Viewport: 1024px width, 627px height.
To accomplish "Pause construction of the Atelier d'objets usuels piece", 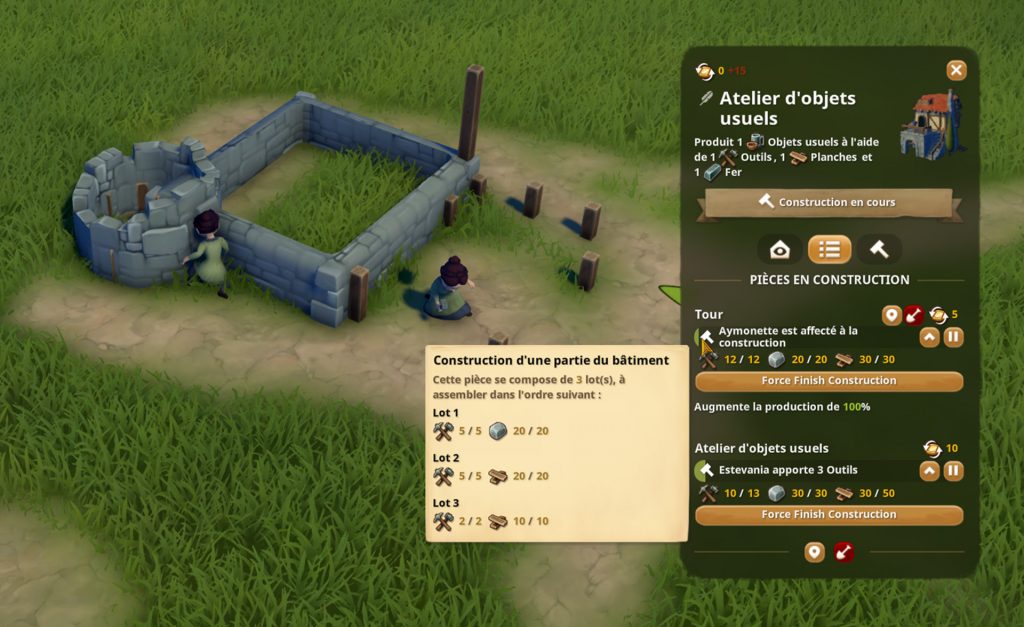I will click(x=953, y=470).
